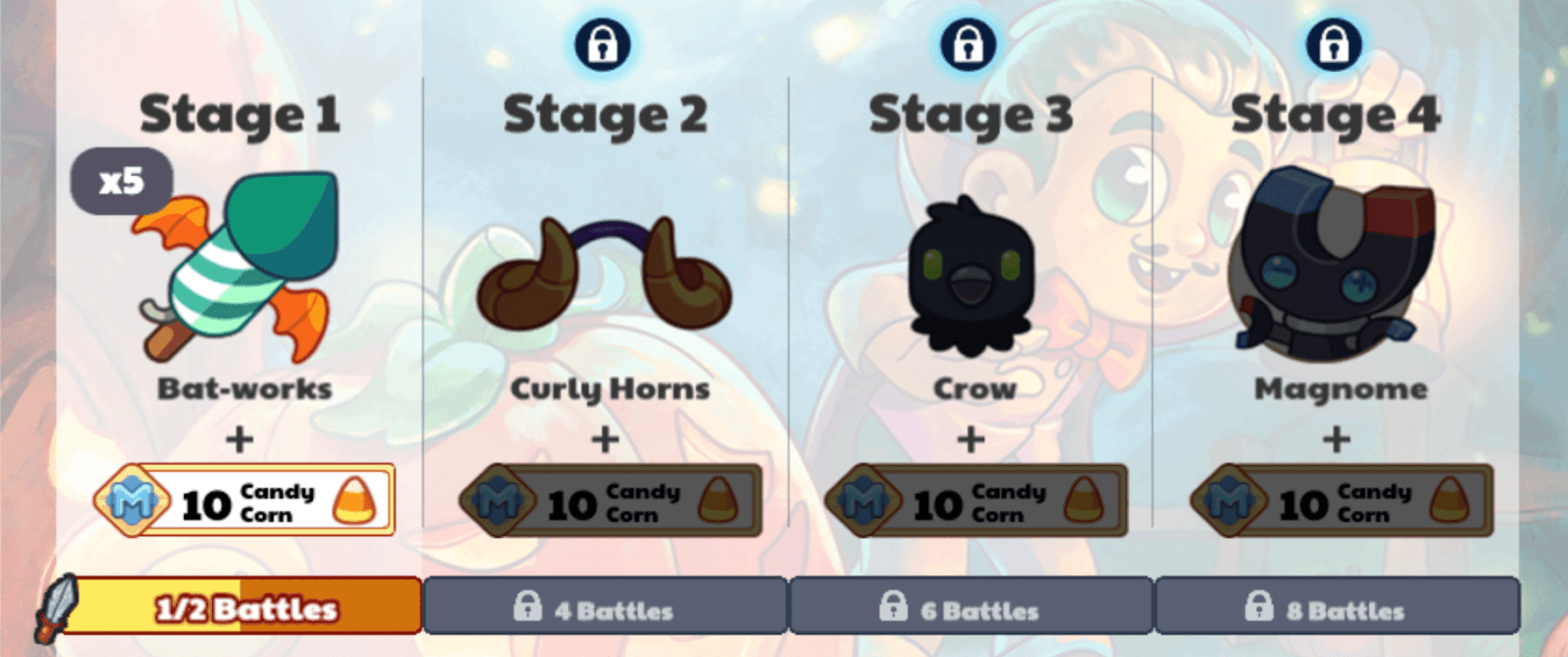The height and width of the screenshot is (657, 1568).
Task: Select the Crow pet icon
Action: (970, 272)
